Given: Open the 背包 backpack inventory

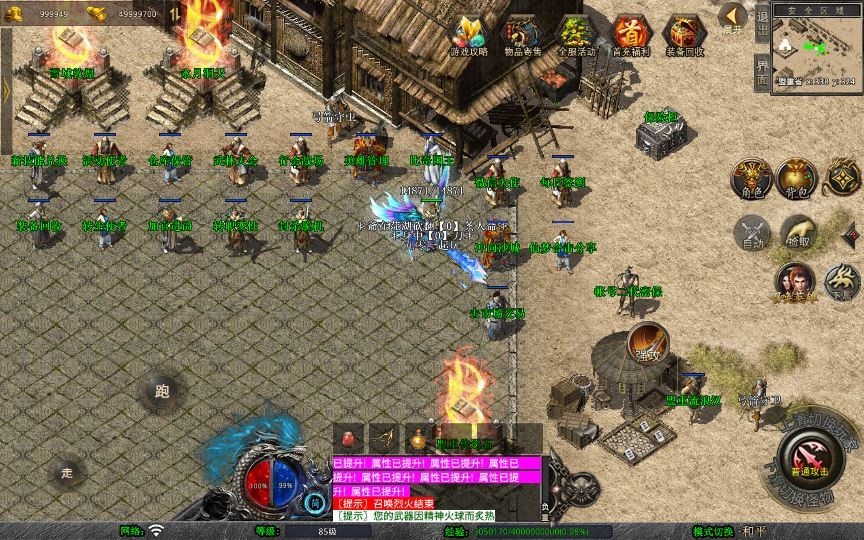Looking at the screenshot, I should 798,177.
